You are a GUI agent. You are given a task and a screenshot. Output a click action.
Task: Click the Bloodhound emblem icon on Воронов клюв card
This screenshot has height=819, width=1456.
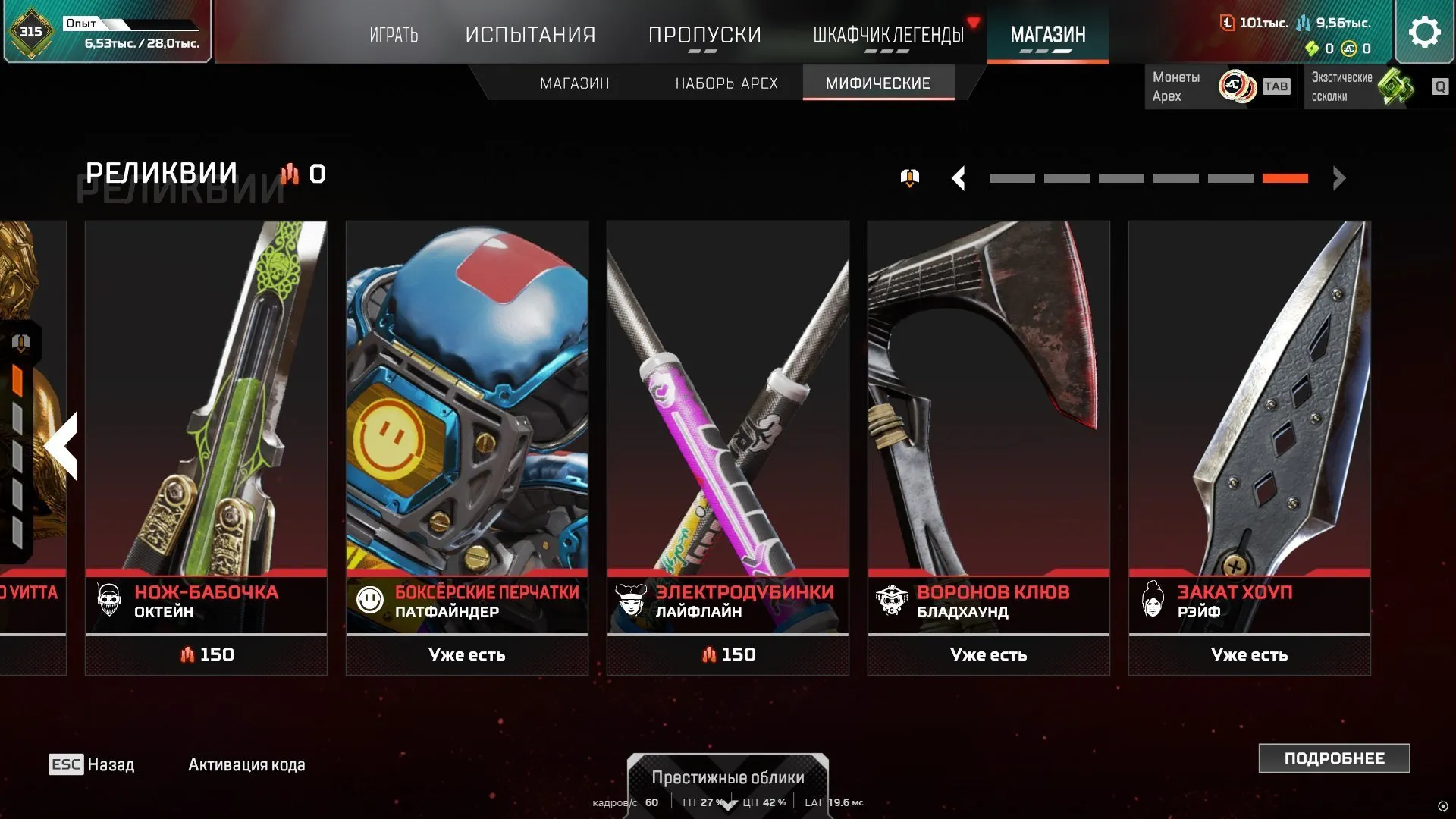click(892, 600)
